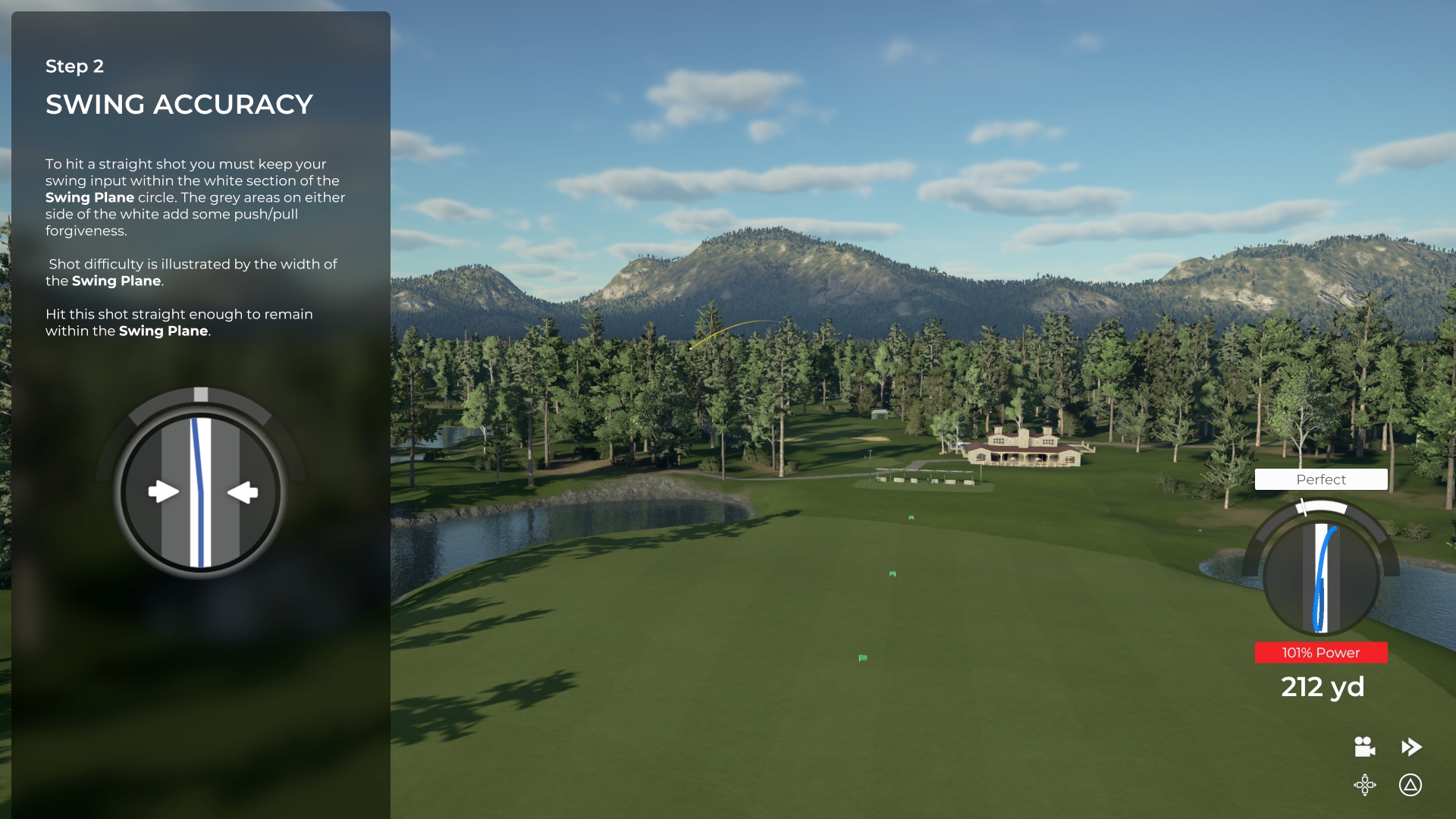Select the blue swing path line in the diagram

(199, 491)
